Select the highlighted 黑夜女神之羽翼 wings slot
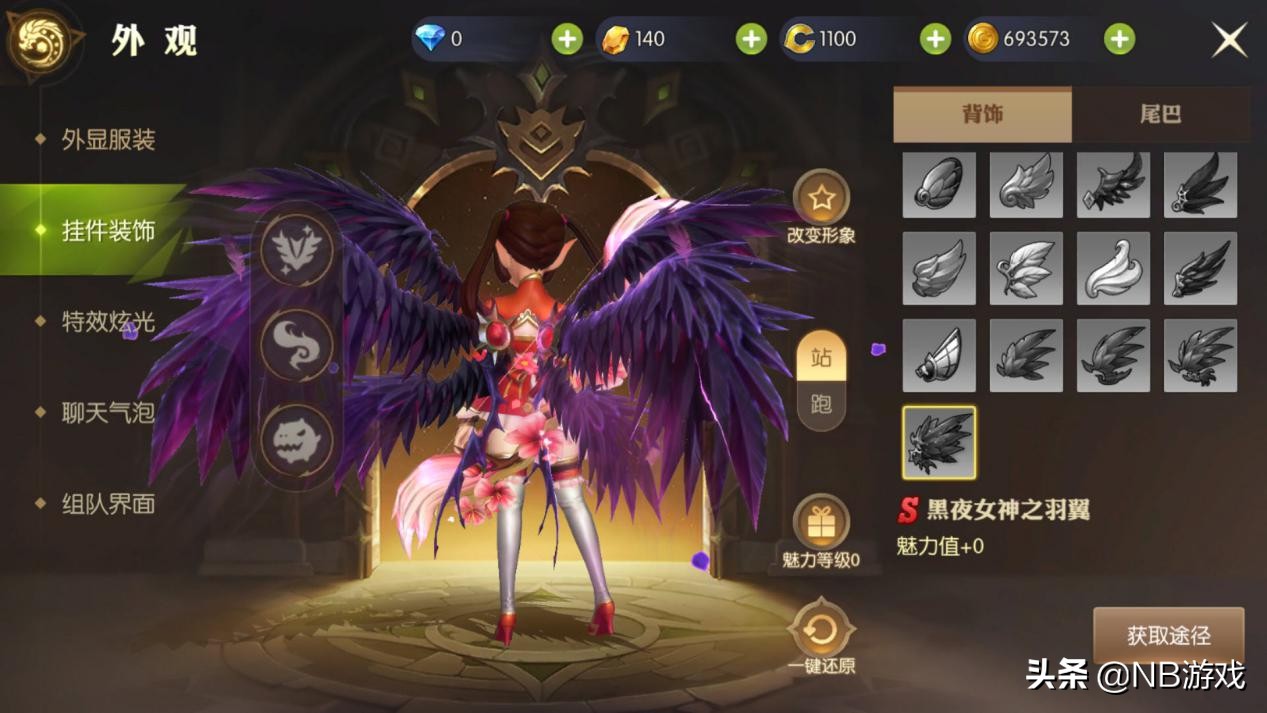 [939, 442]
